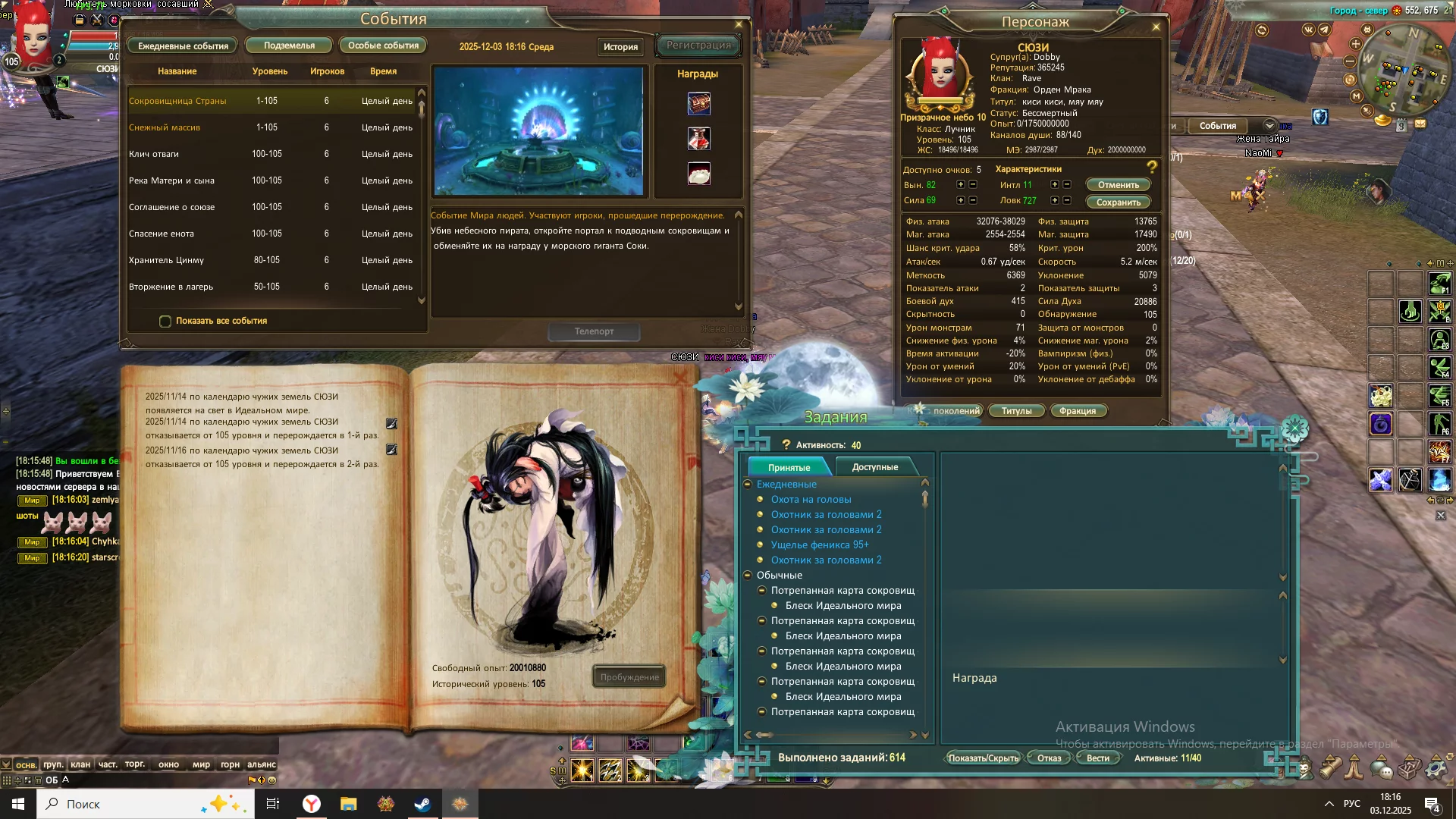Close the Персонаж window
Screen dimensions: 1456x819
(1156, 27)
